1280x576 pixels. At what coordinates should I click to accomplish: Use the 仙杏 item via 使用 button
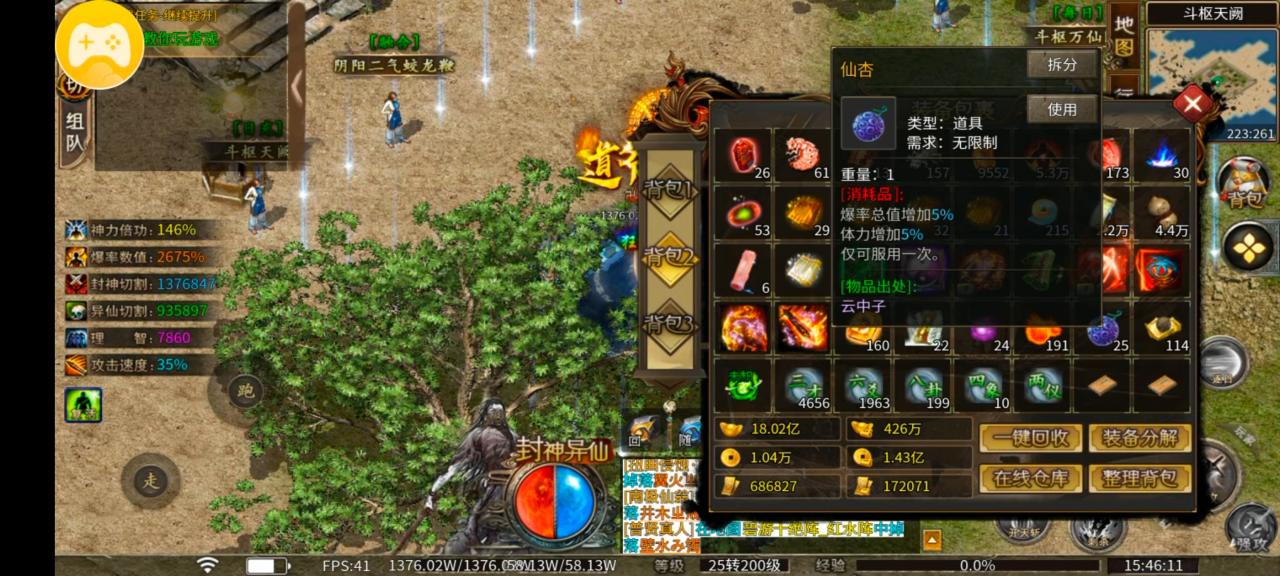click(1062, 109)
